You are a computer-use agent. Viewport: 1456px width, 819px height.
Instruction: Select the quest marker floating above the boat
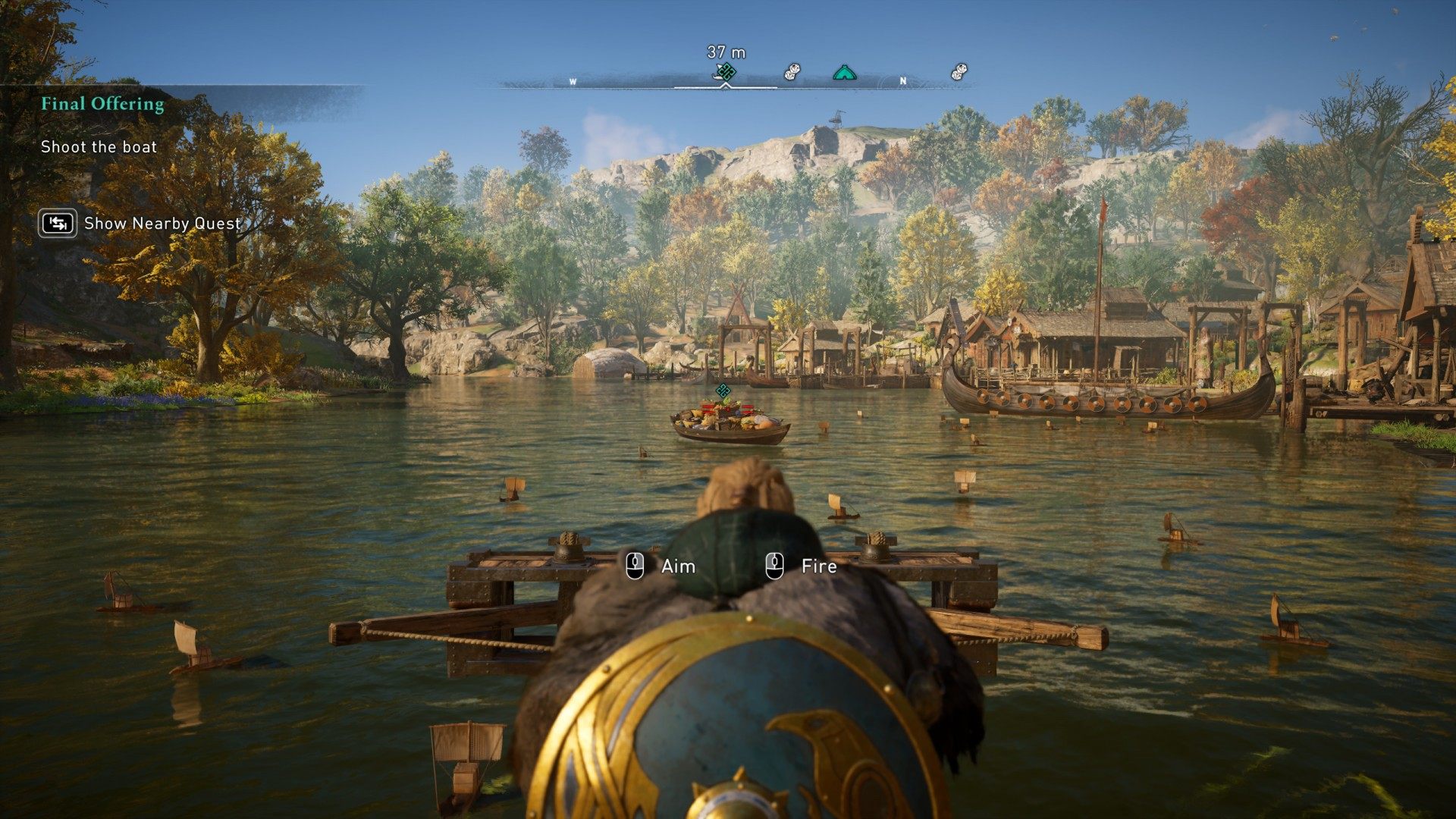pyautogui.click(x=723, y=391)
